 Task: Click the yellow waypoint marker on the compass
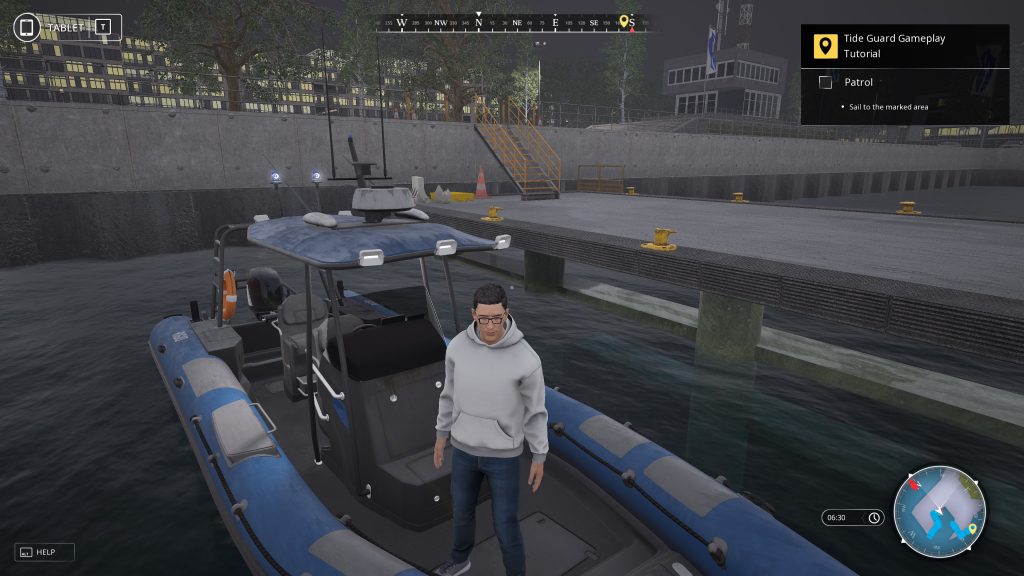click(x=625, y=21)
